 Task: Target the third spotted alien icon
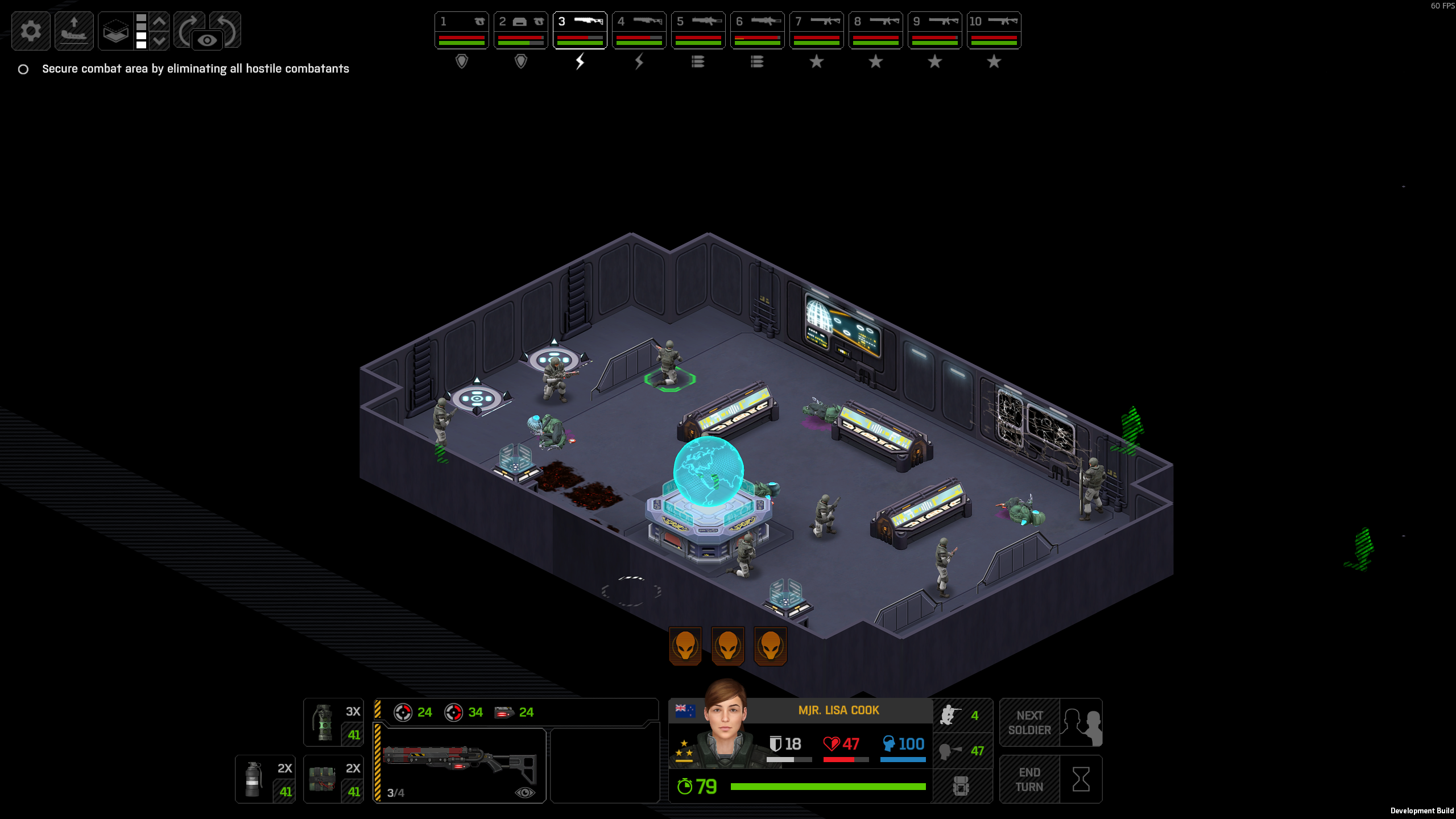[770, 646]
